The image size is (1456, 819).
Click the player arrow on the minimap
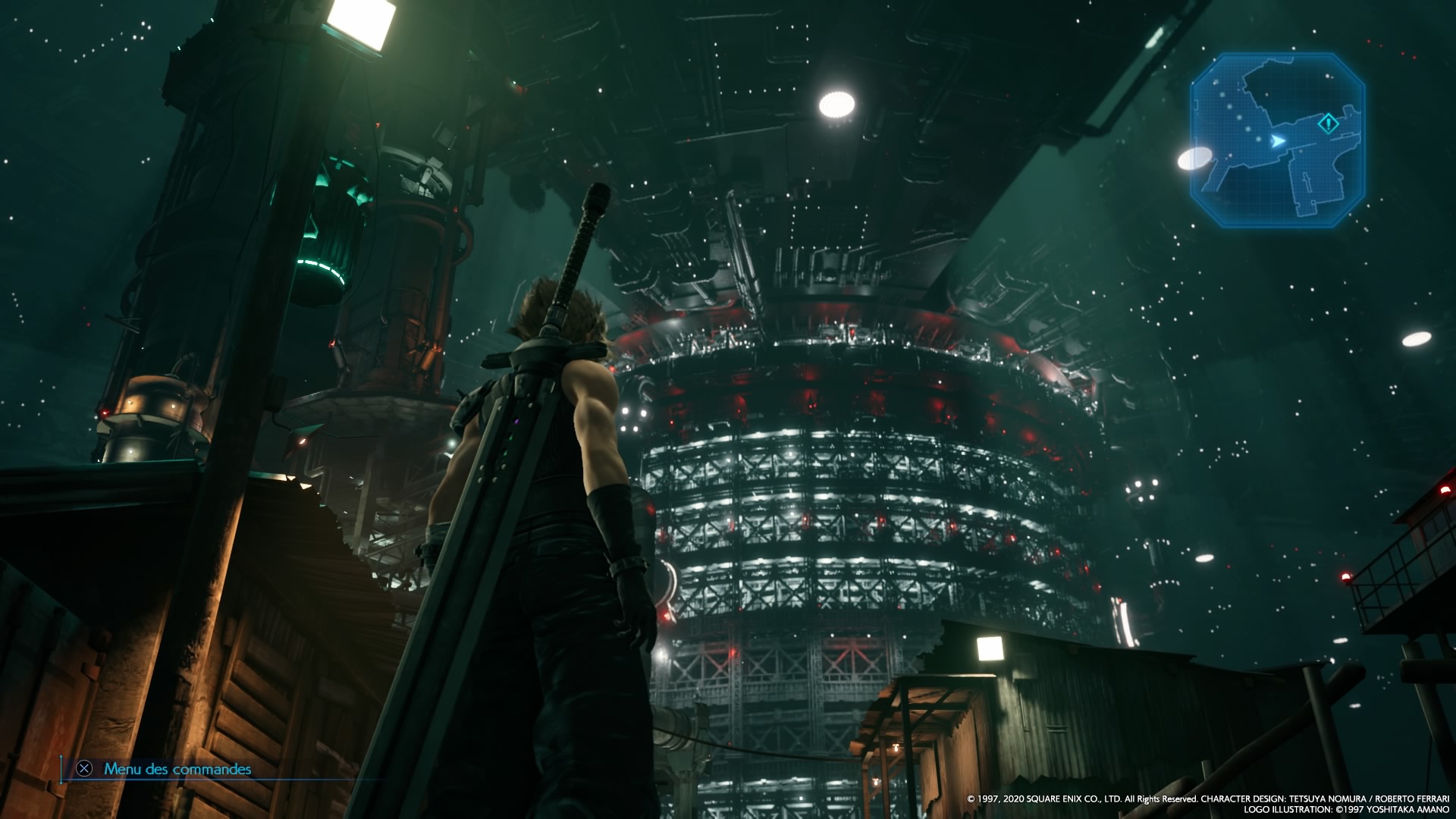point(1279,141)
